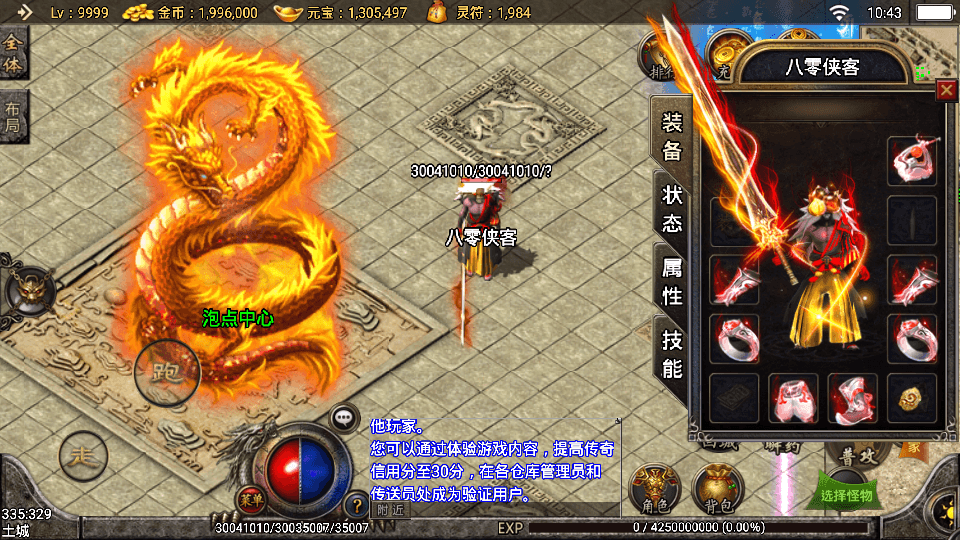Open the 属性 attributes tab

pos(672,281)
